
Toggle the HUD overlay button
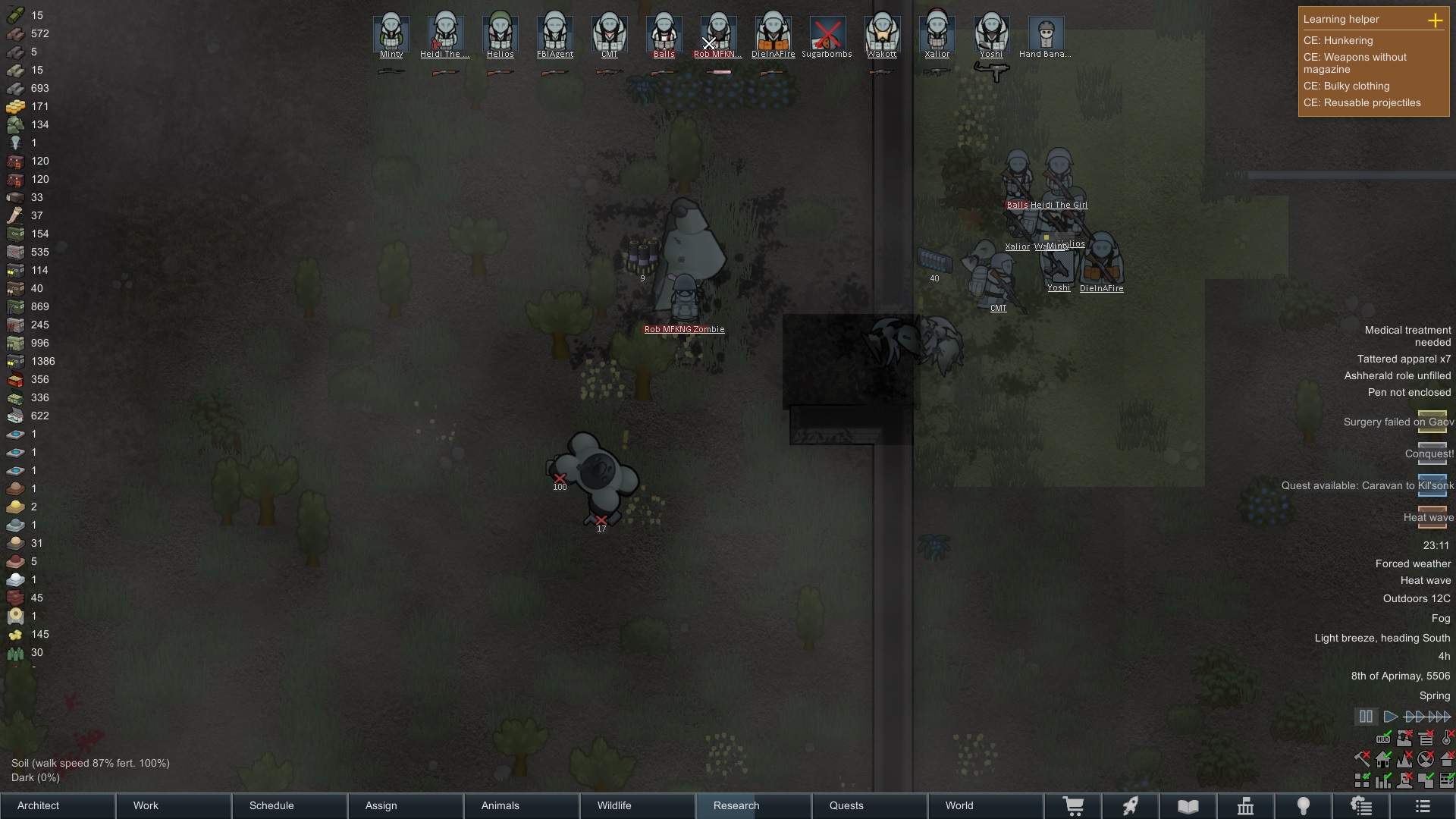(x=1383, y=738)
